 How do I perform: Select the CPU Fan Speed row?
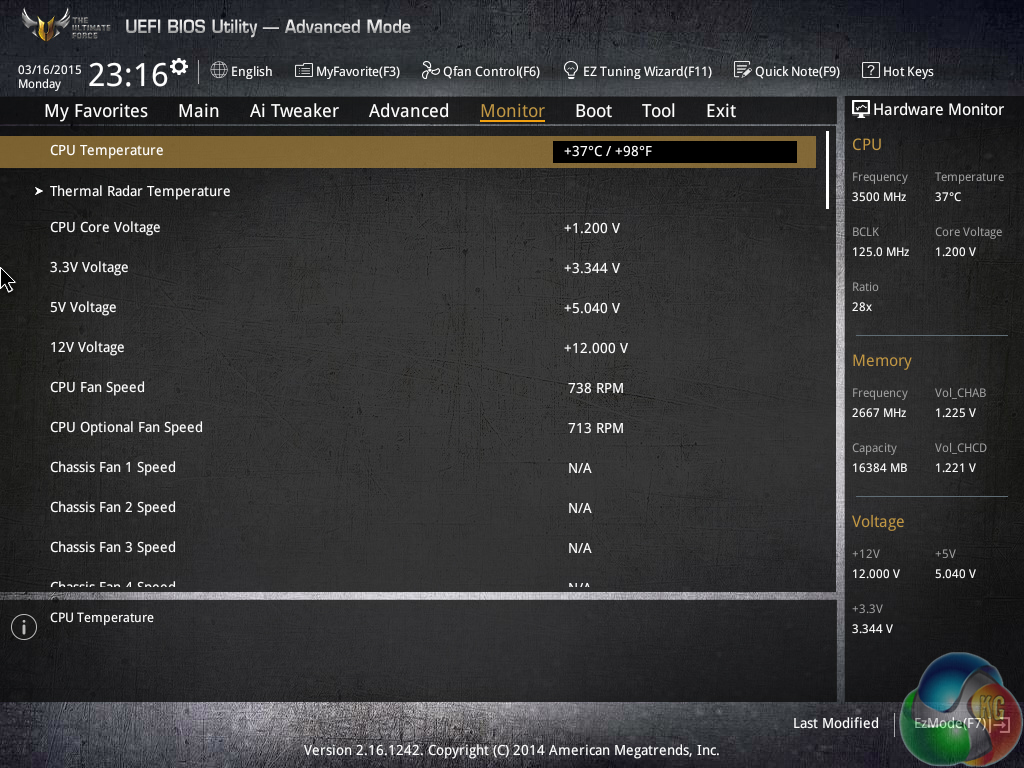[97, 387]
